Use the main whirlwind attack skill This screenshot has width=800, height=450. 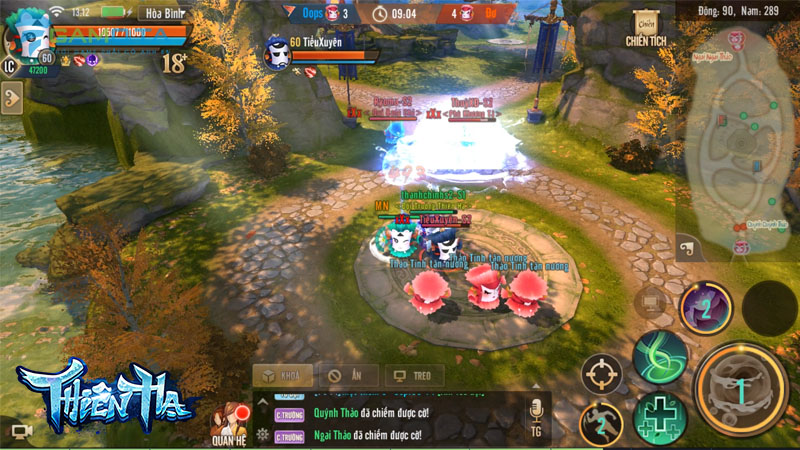click(x=741, y=389)
